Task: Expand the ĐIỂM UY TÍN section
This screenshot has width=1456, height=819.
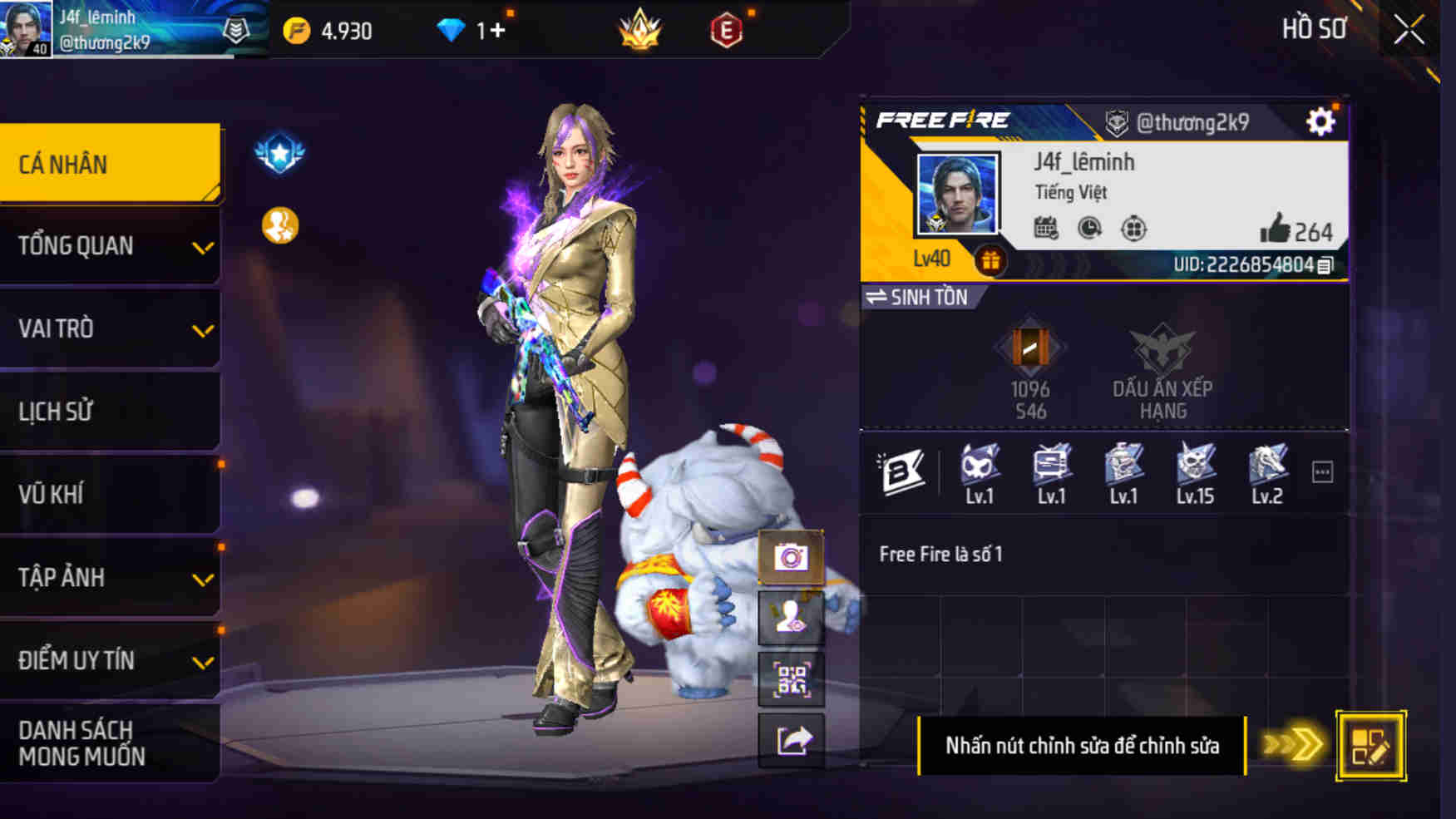Action: pos(109,659)
